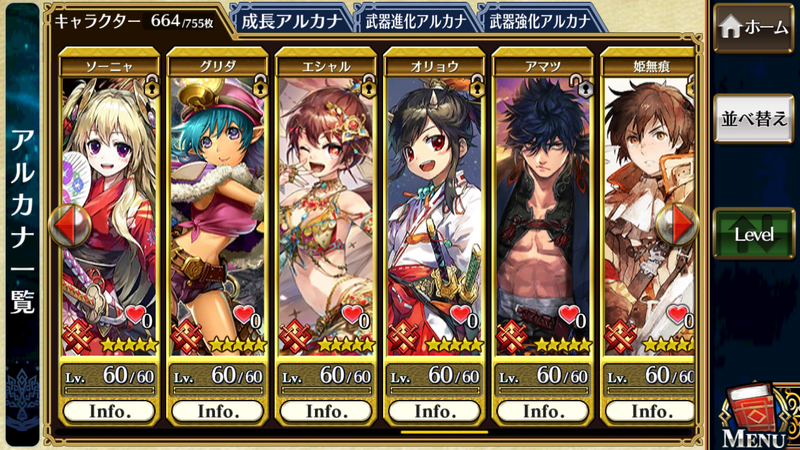The height and width of the screenshot is (450, 800).
Task: Open Info for アマツ
Action: click(542, 411)
